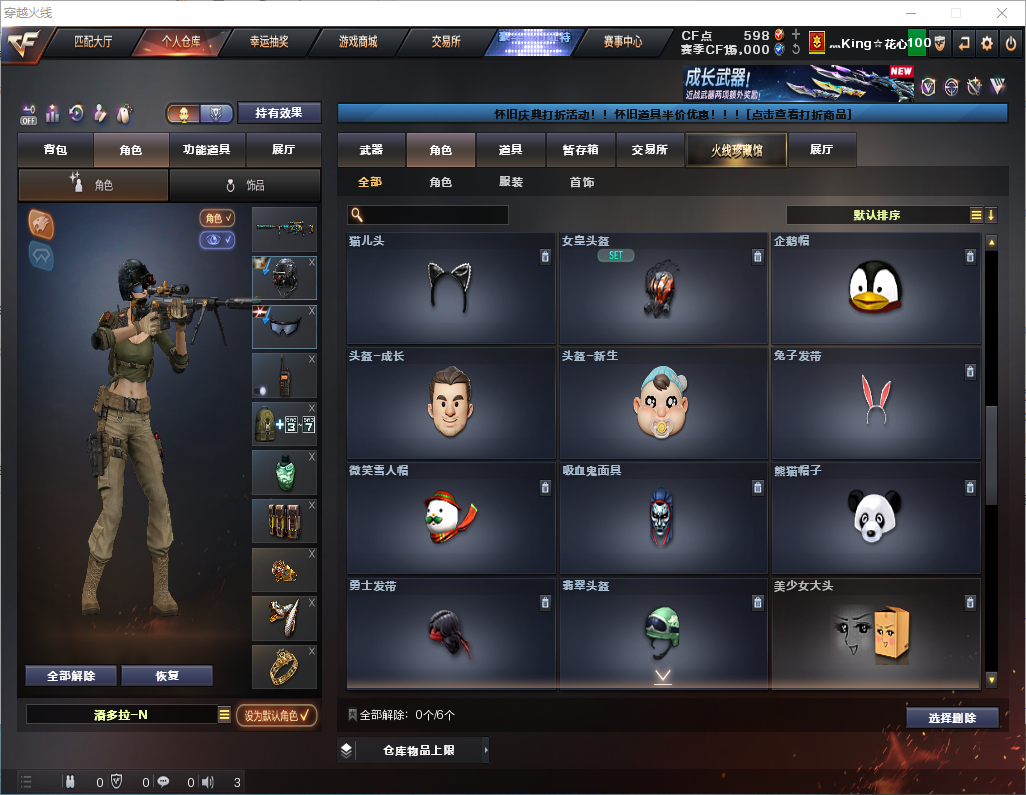Screen dimensions: 1026x795
Task: Filter by 服装 clothing
Action: coord(510,183)
